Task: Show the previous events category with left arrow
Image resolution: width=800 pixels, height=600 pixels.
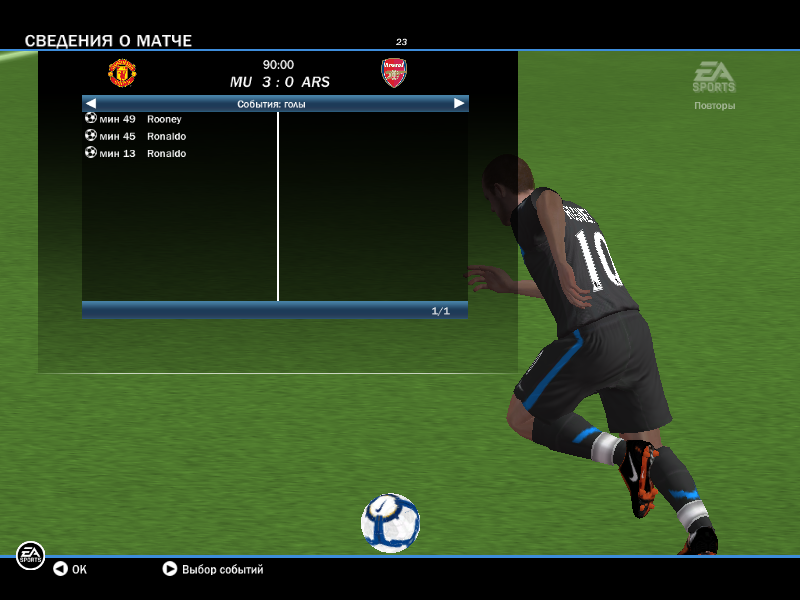Action: pos(90,103)
